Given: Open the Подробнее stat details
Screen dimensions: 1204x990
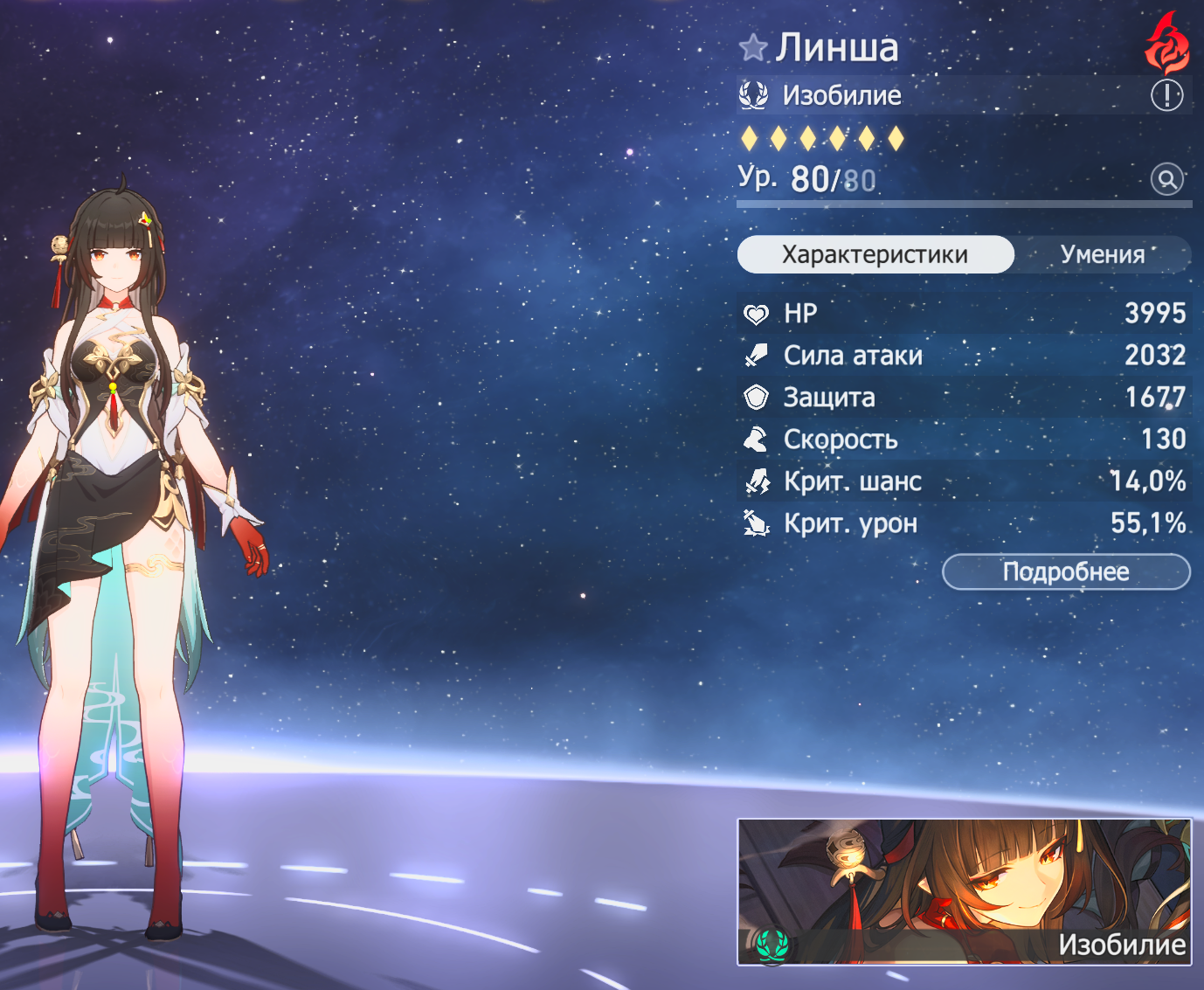Looking at the screenshot, I should 1066,572.
